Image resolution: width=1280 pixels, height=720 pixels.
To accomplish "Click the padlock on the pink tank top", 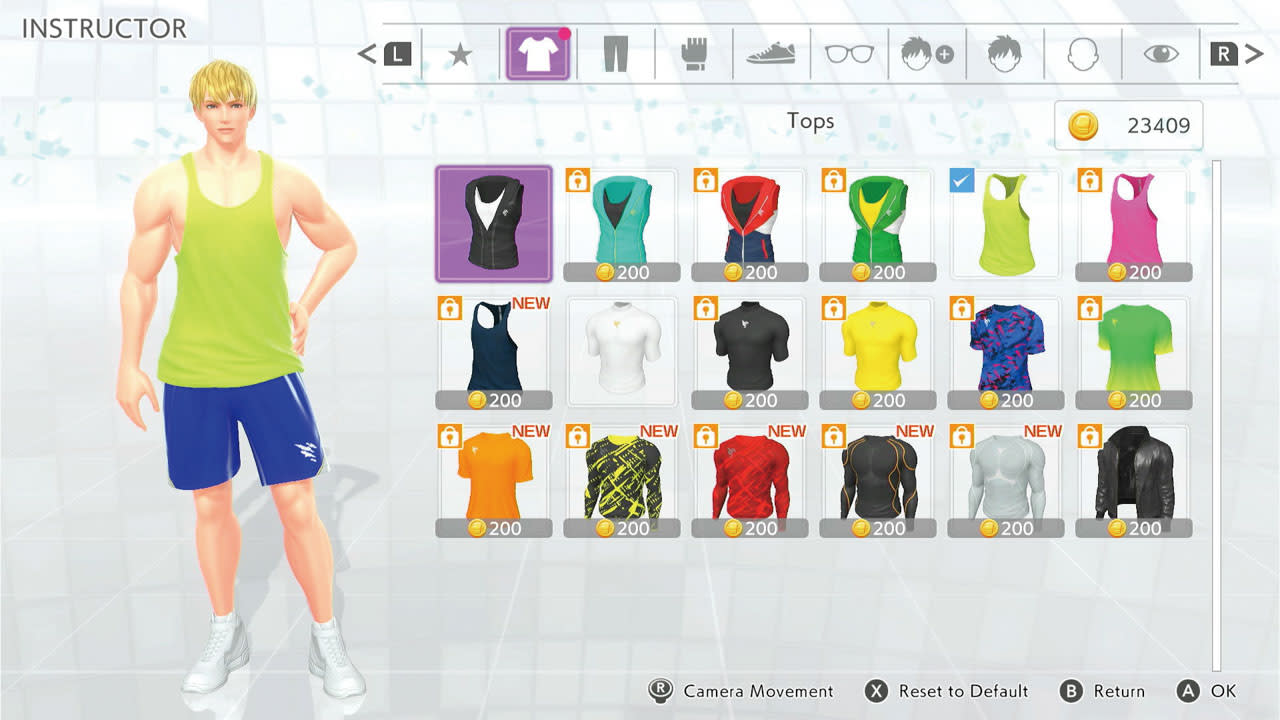I will click(1090, 182).
